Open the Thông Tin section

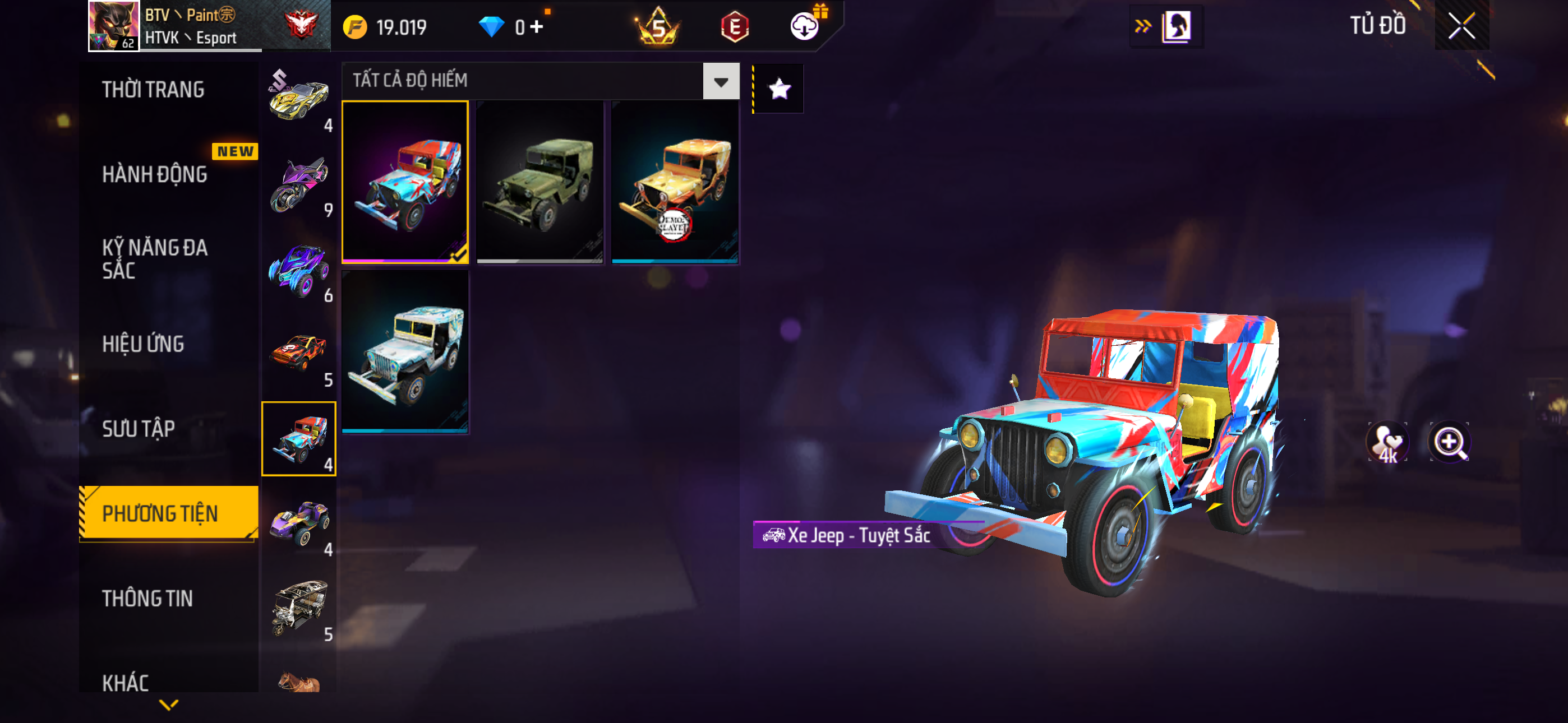(147, 598)
